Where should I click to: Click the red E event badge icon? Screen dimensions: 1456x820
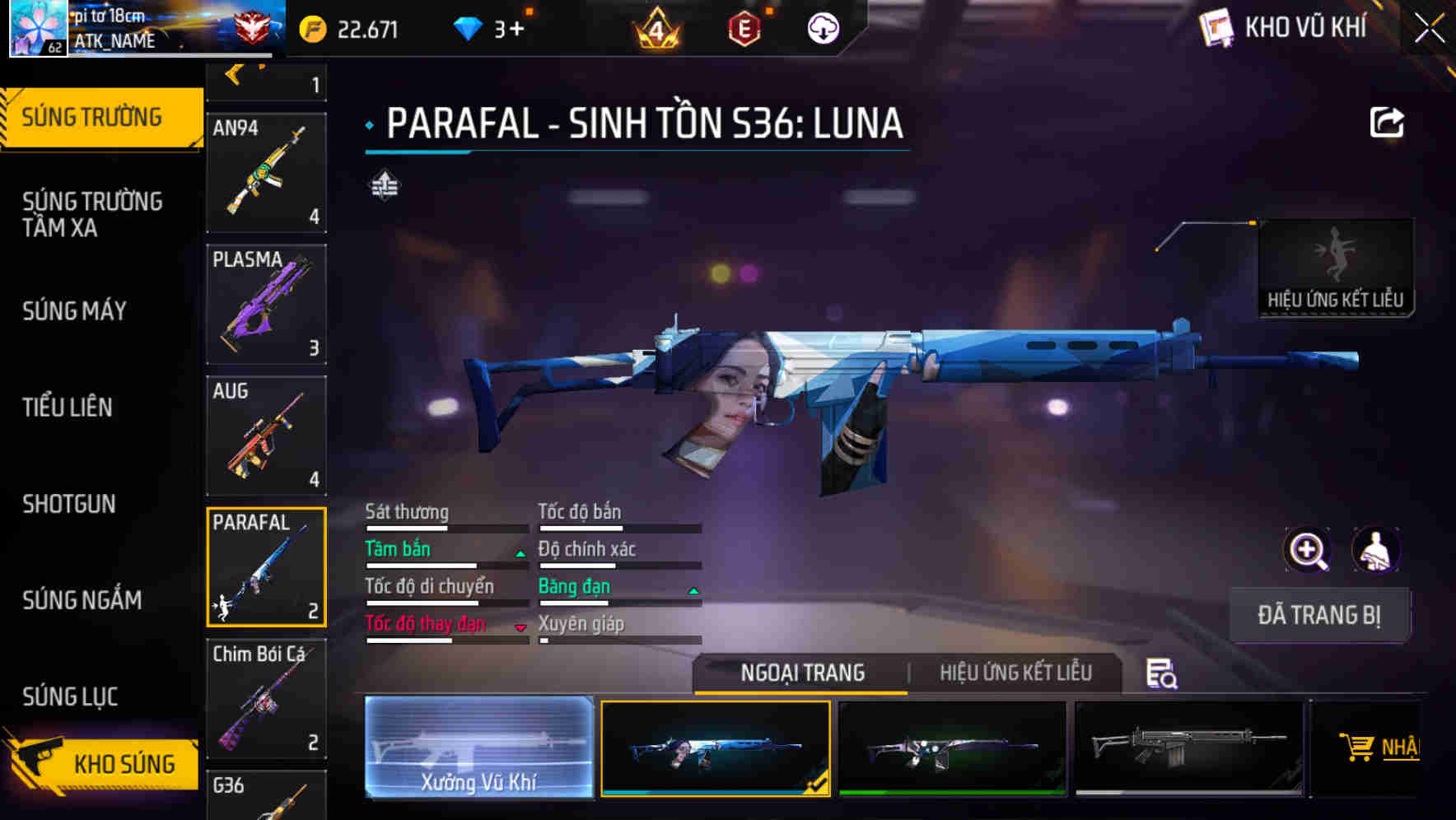click(744, 29)
